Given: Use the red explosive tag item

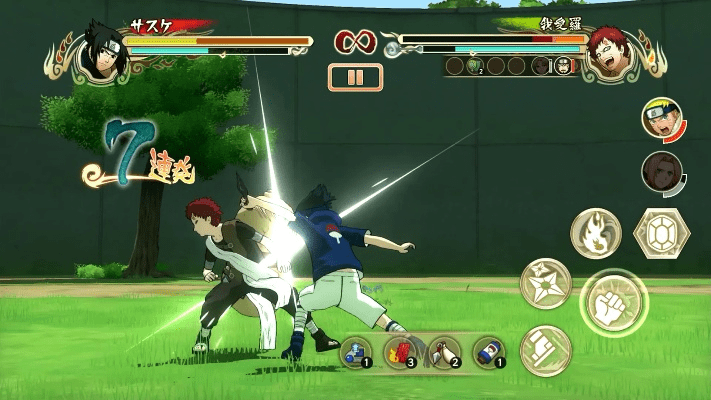Looking at the screenshot, I should pyautogui.click(x=400, y=351).
